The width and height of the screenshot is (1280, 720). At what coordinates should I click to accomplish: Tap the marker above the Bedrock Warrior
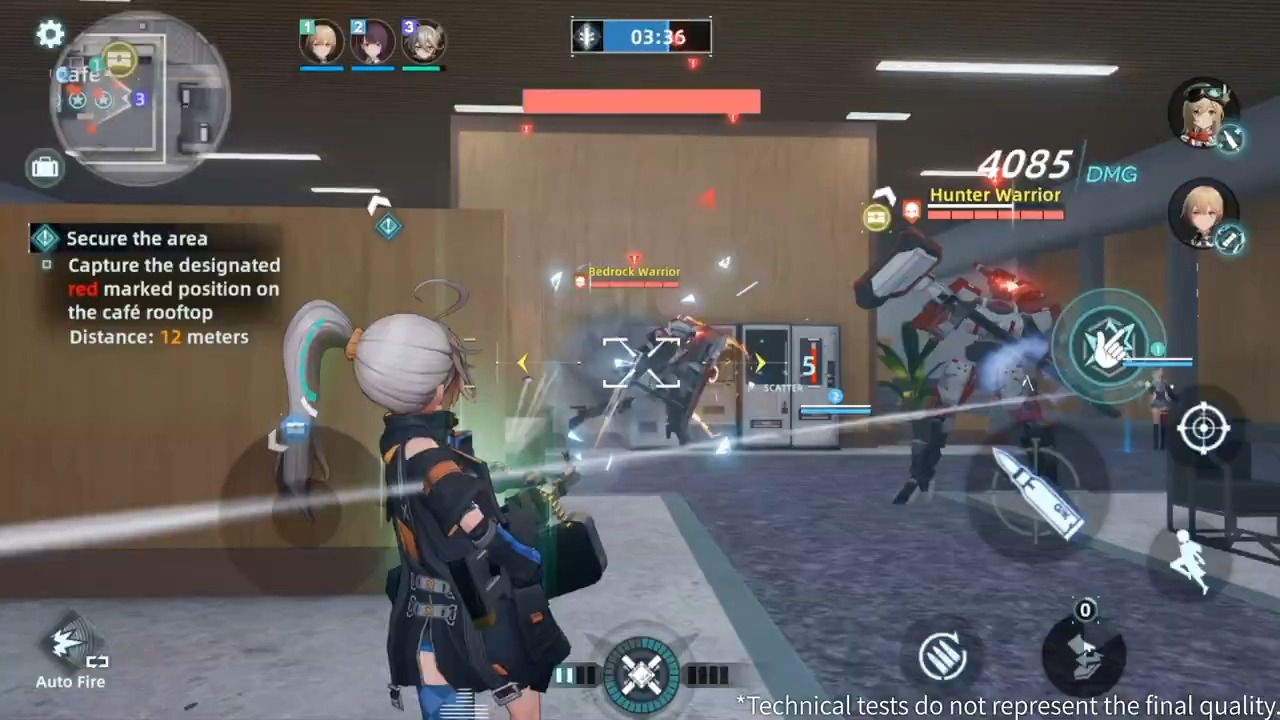point(633,258)
